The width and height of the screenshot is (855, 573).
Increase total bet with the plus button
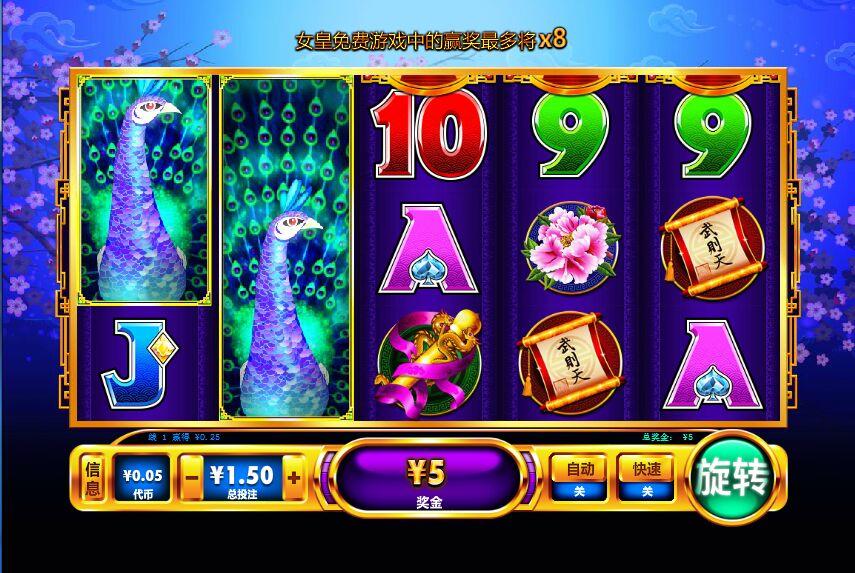pos(294,478)
